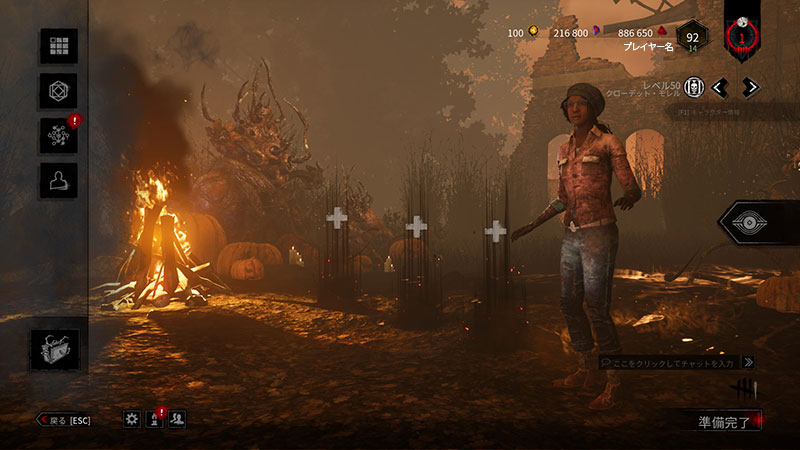This screenshot has width=800, height=450.
Task: Click the chat input field
Action: coord(668,362)
